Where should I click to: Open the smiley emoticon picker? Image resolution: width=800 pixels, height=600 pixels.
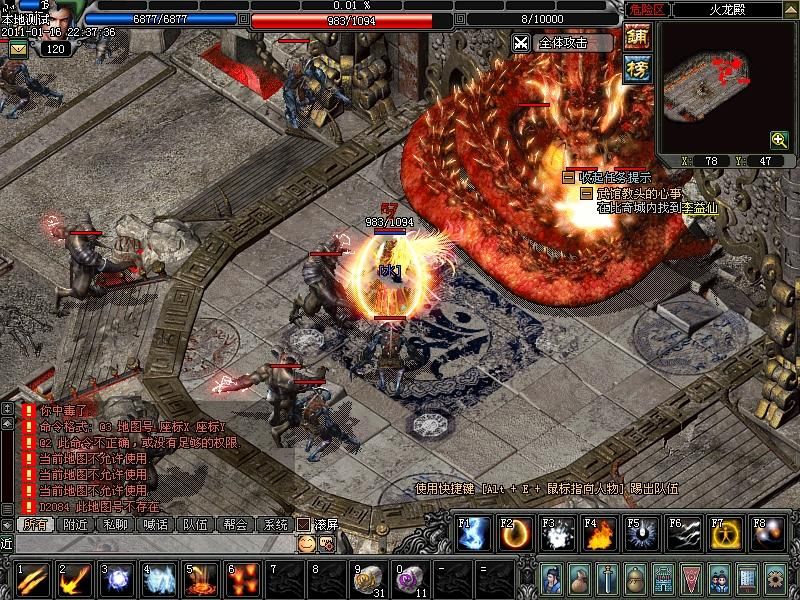pyautogui.click(x=306, y=543)
